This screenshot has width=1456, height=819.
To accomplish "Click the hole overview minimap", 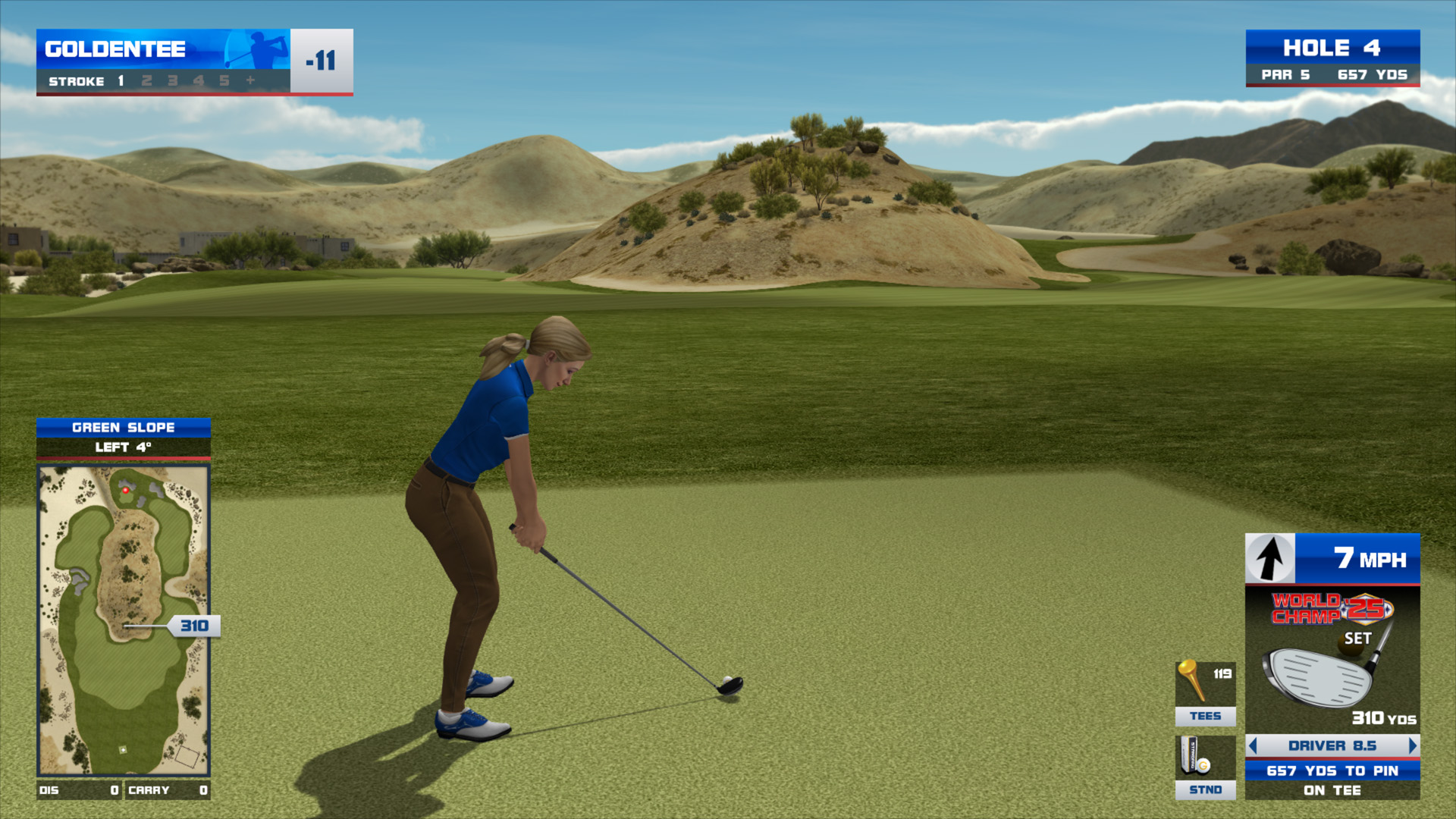I will pyautogui.click(x=124, y=620).
